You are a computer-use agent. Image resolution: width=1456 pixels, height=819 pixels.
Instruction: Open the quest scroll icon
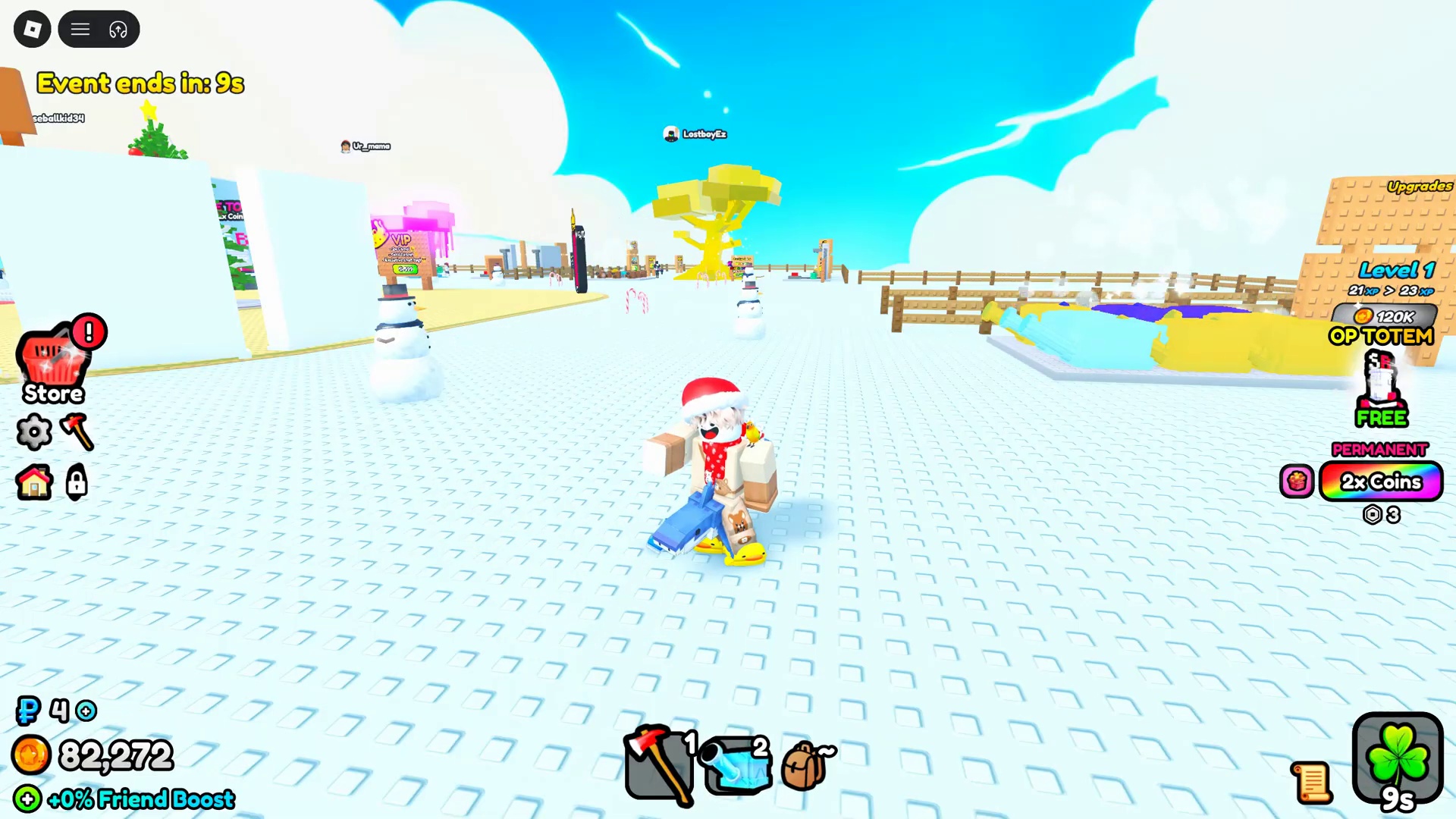click(x=1313, y=781)
